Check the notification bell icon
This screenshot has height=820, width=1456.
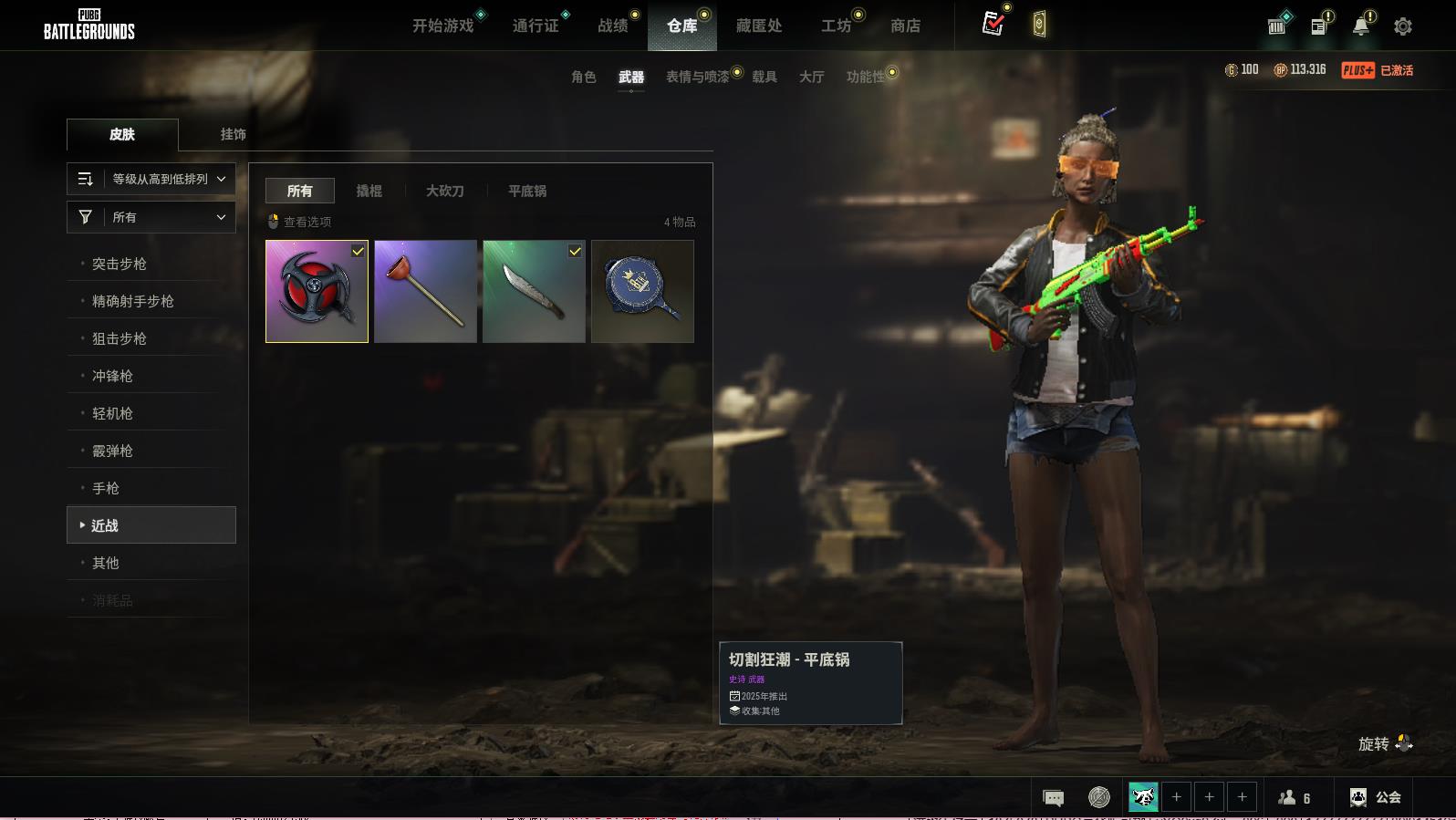tap(1361, 26)
